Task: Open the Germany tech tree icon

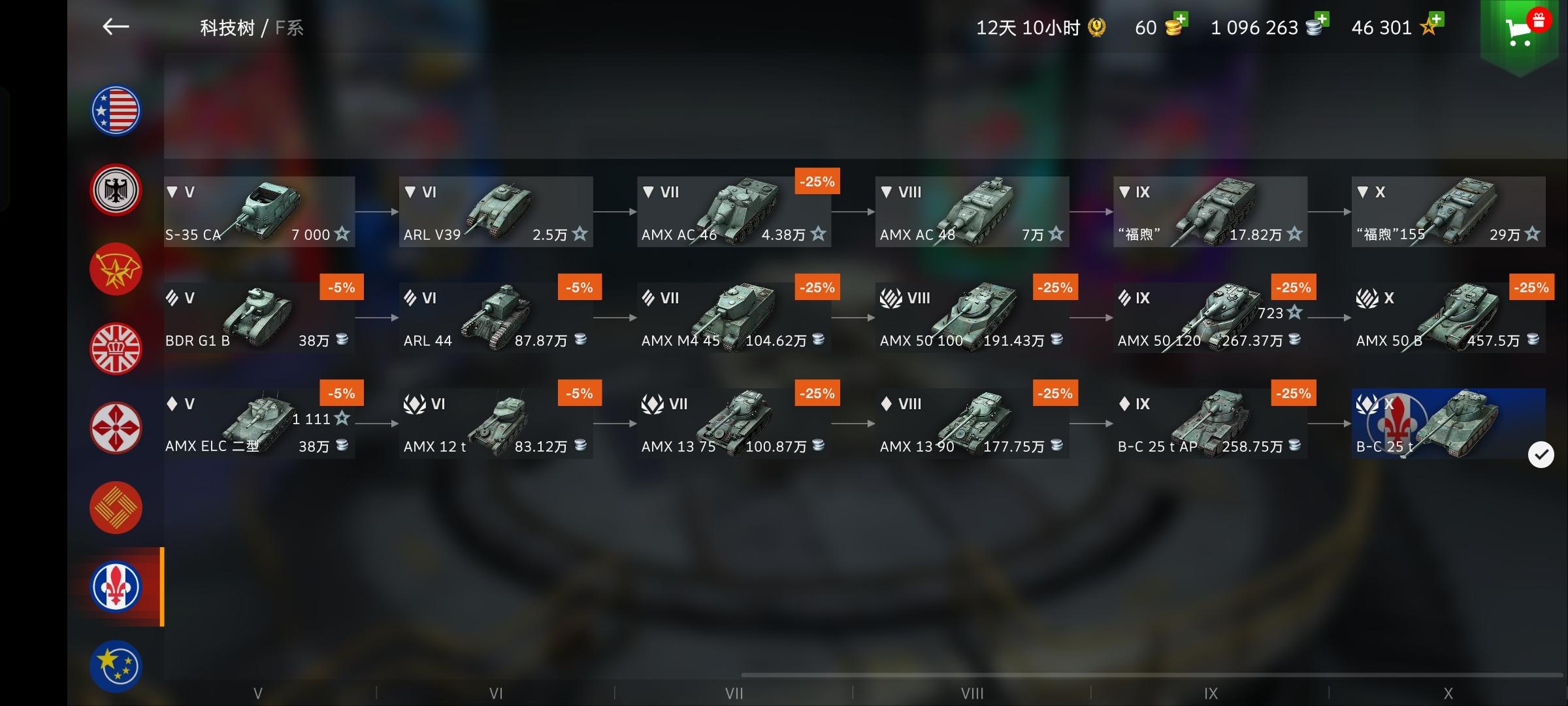Action: point(115,190)
